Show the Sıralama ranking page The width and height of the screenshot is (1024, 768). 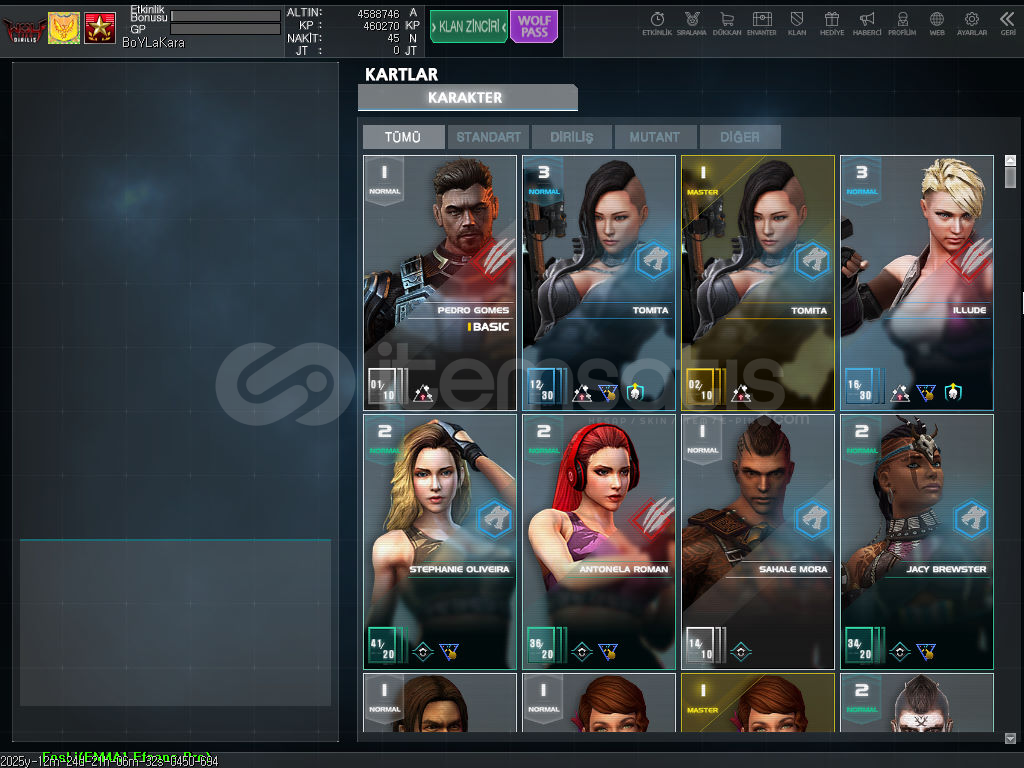click(691, 23)
